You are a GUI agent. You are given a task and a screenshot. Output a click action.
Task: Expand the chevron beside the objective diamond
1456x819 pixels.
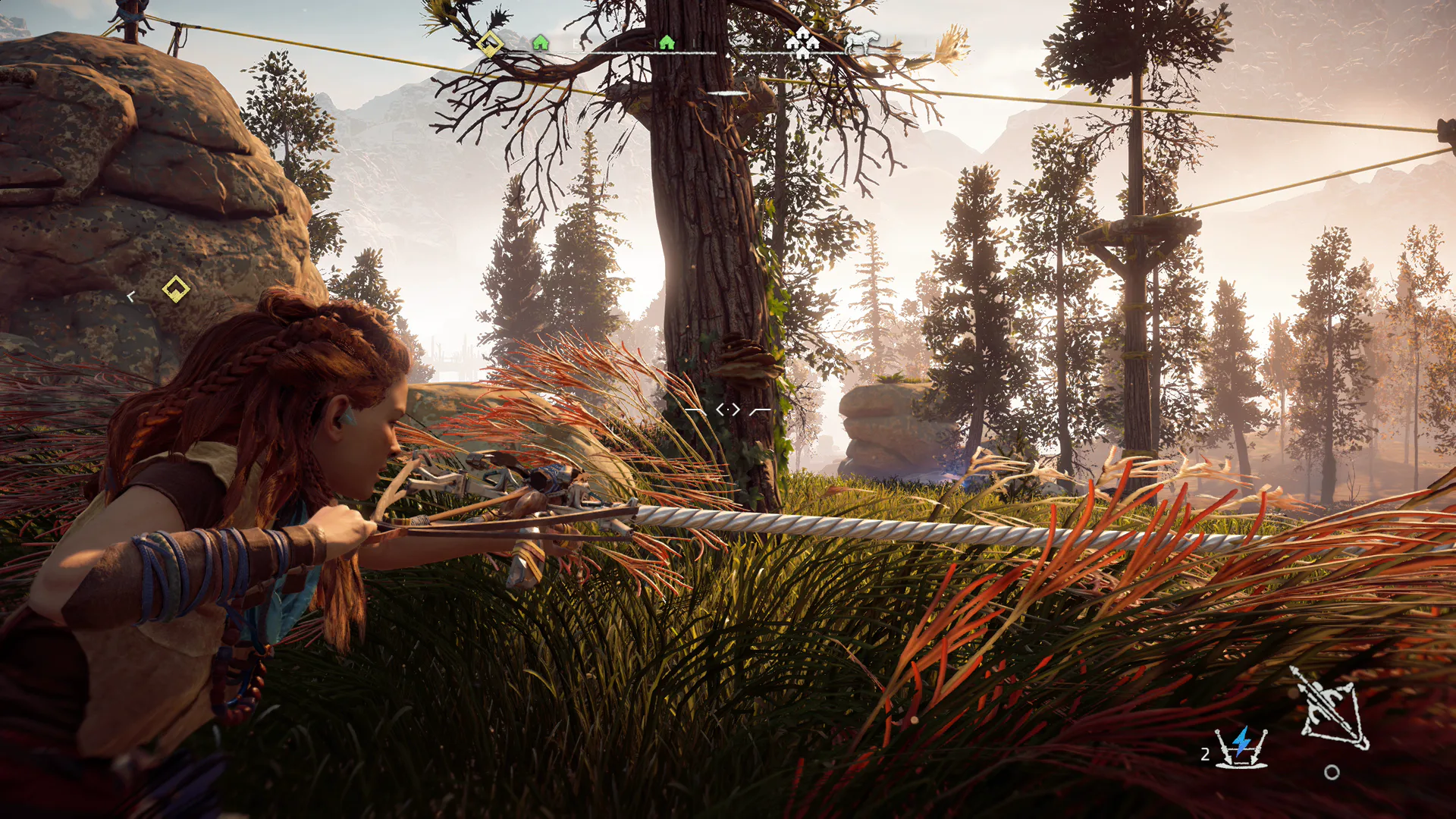pyautogui.click(x=130, y=296)
